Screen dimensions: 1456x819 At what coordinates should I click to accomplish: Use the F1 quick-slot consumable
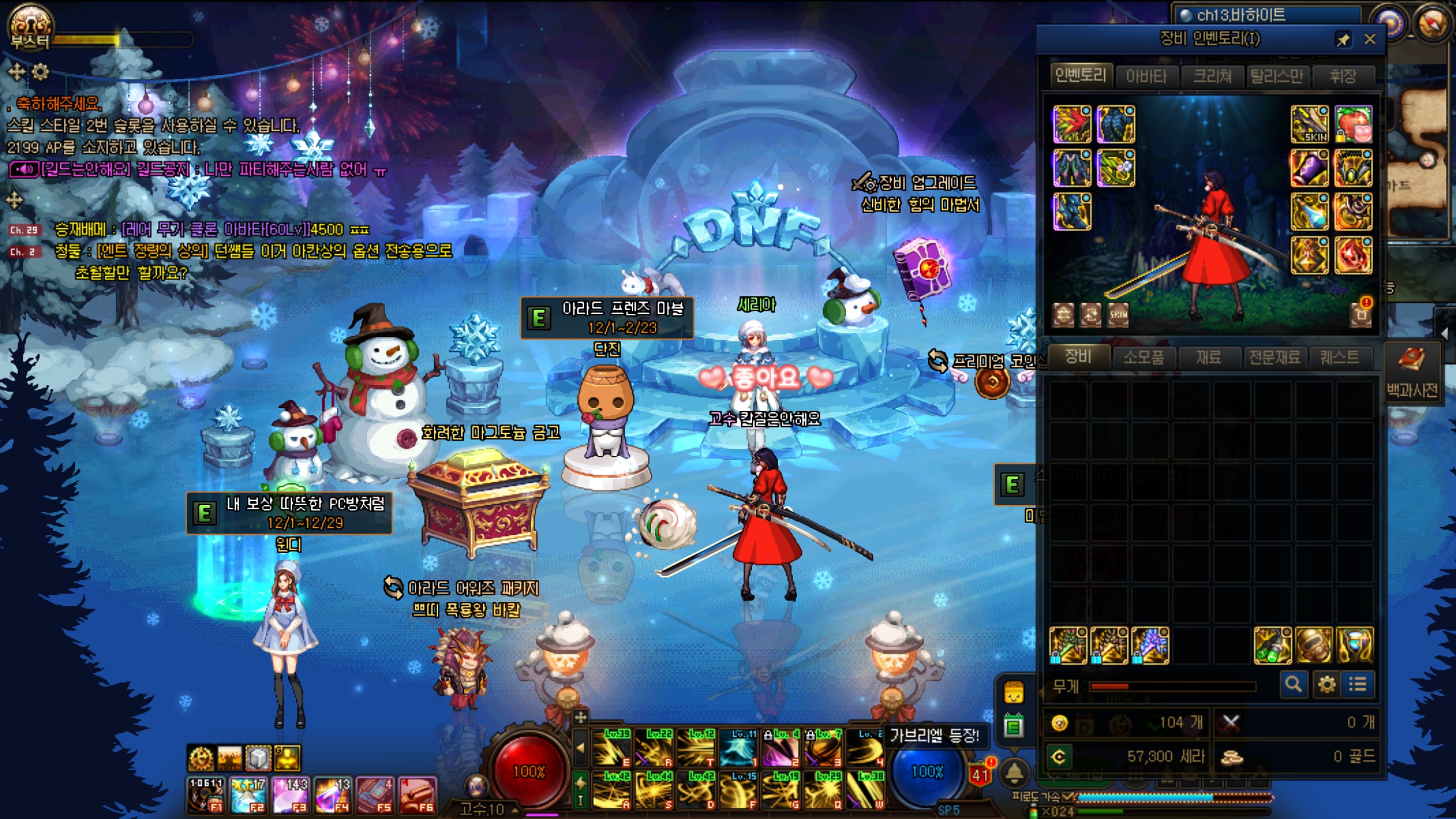[x=206, y=794]
